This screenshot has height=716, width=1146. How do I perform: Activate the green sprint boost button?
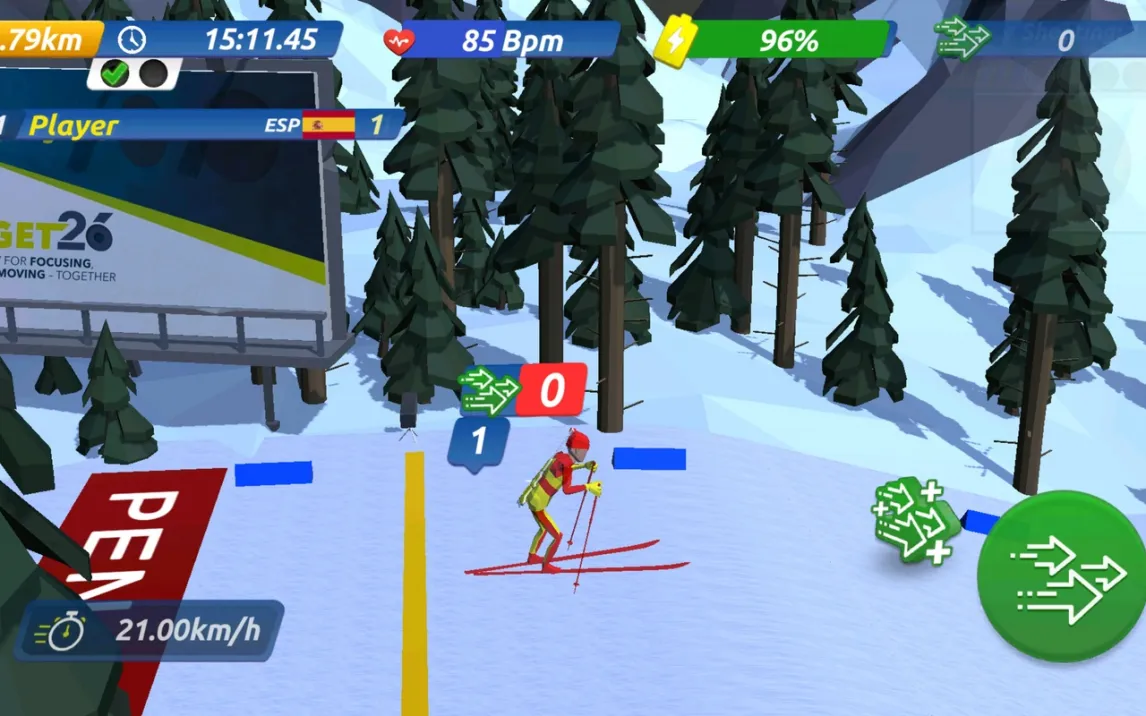click(x=1064, y=576)
